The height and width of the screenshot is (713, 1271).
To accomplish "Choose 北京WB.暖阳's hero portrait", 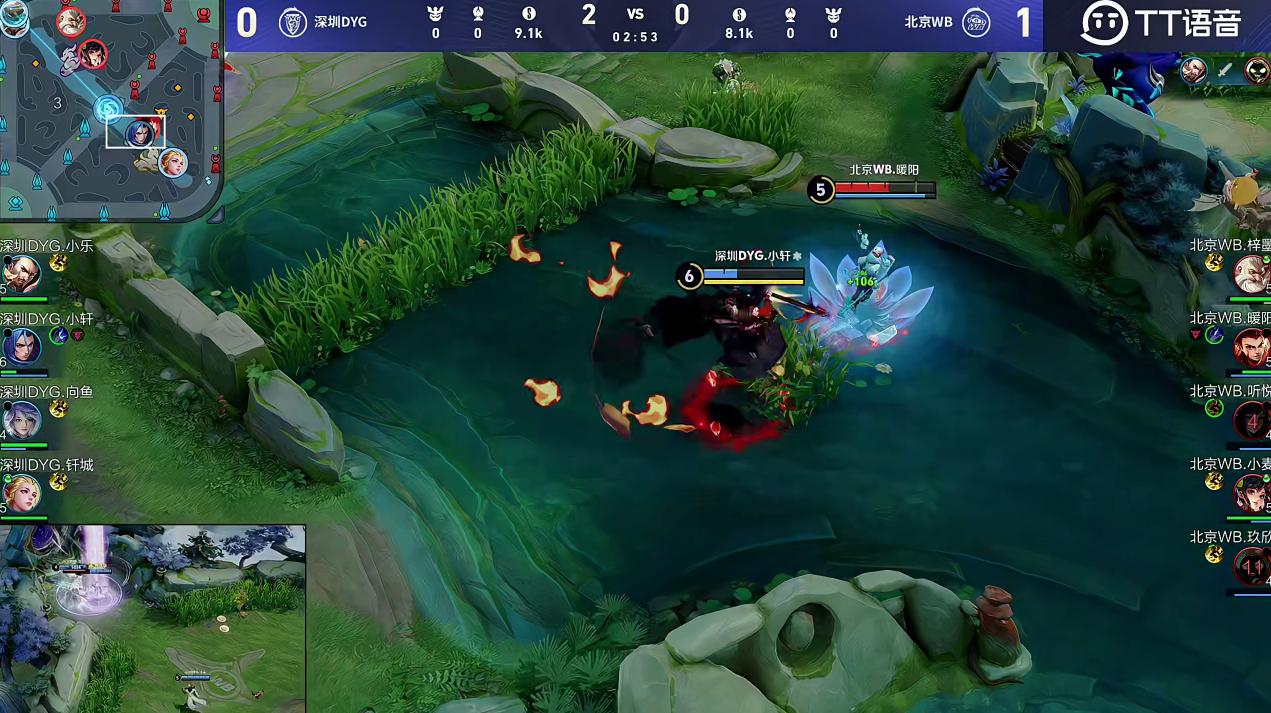I will [1251, 347].
